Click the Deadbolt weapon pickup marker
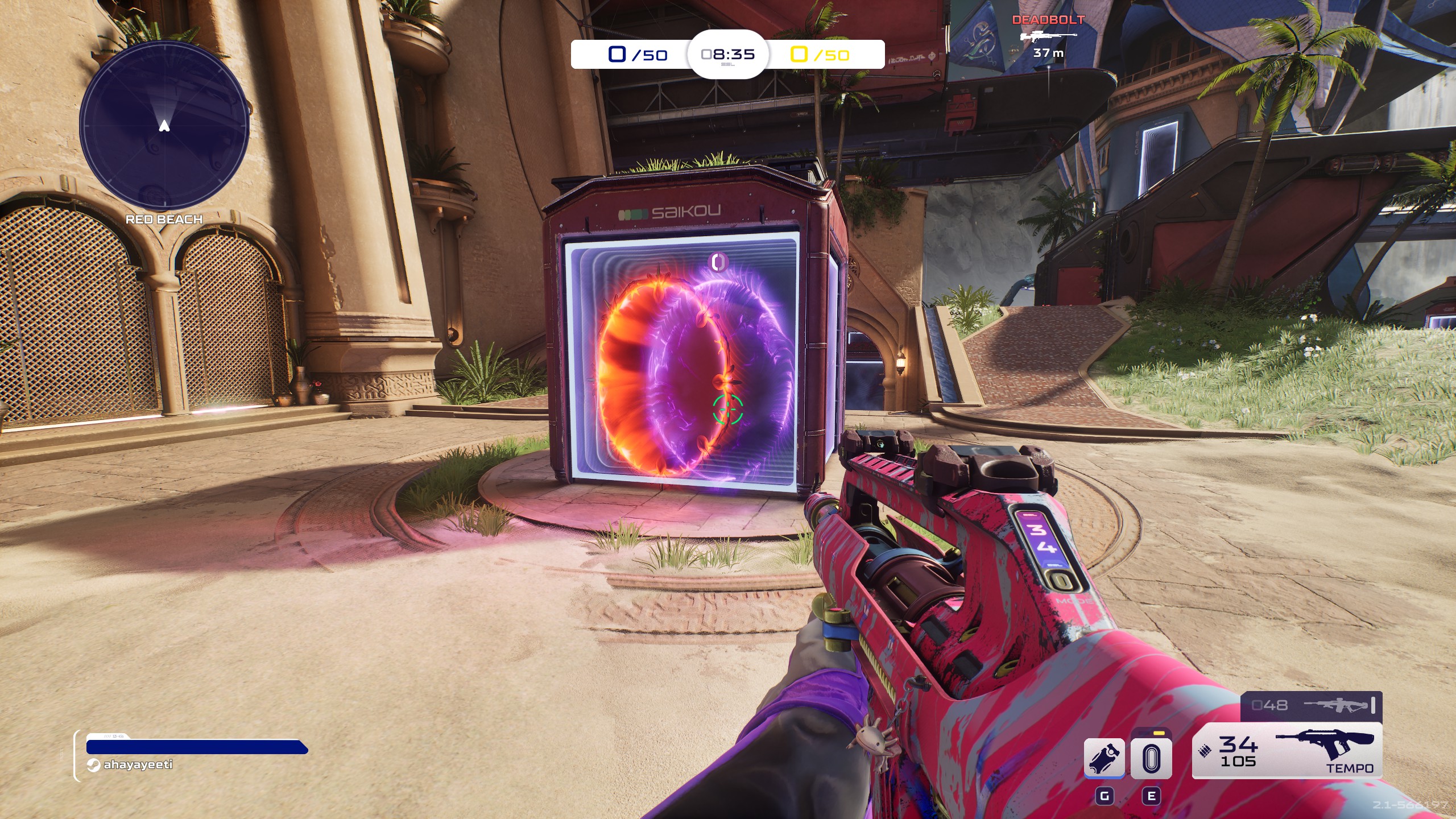 [1048, 36]
